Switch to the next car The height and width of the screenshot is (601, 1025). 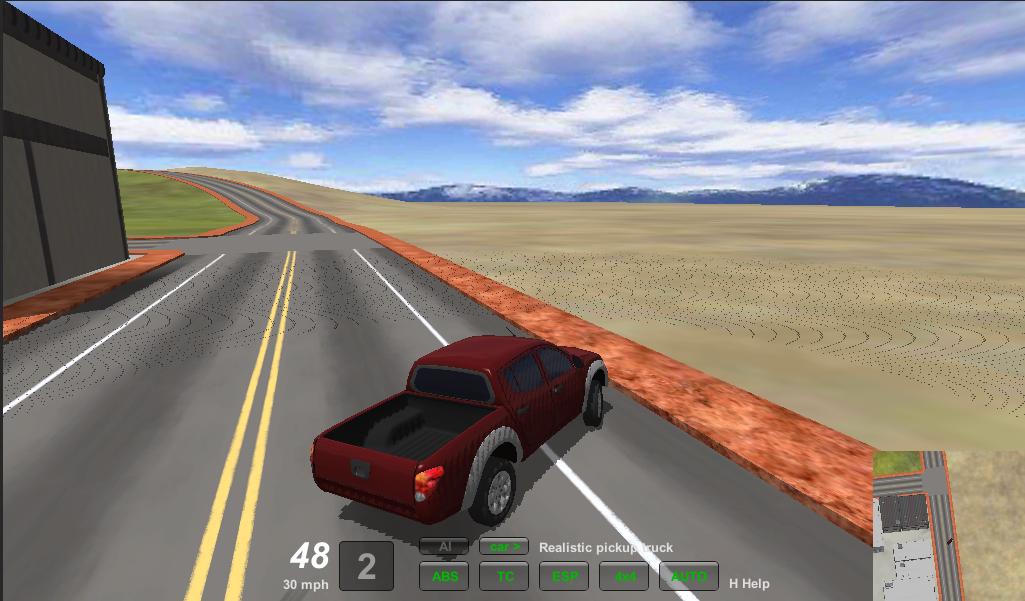tap(504, 547)
